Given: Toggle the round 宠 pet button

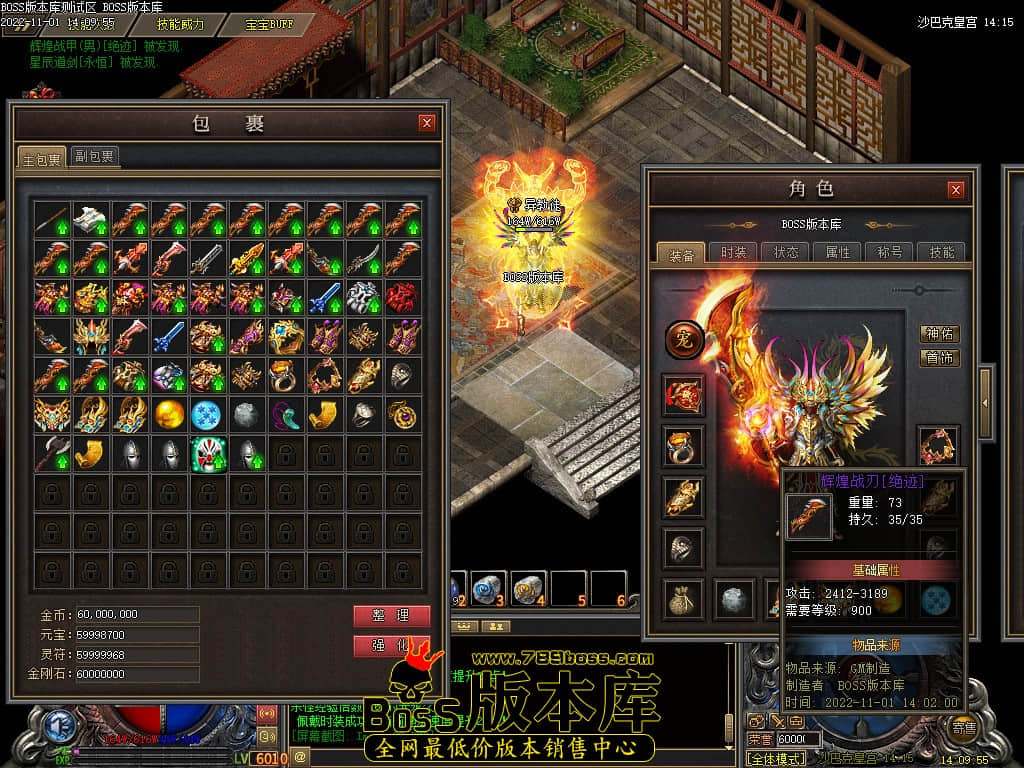Looking at the screenshot, I should coord(684,340).
